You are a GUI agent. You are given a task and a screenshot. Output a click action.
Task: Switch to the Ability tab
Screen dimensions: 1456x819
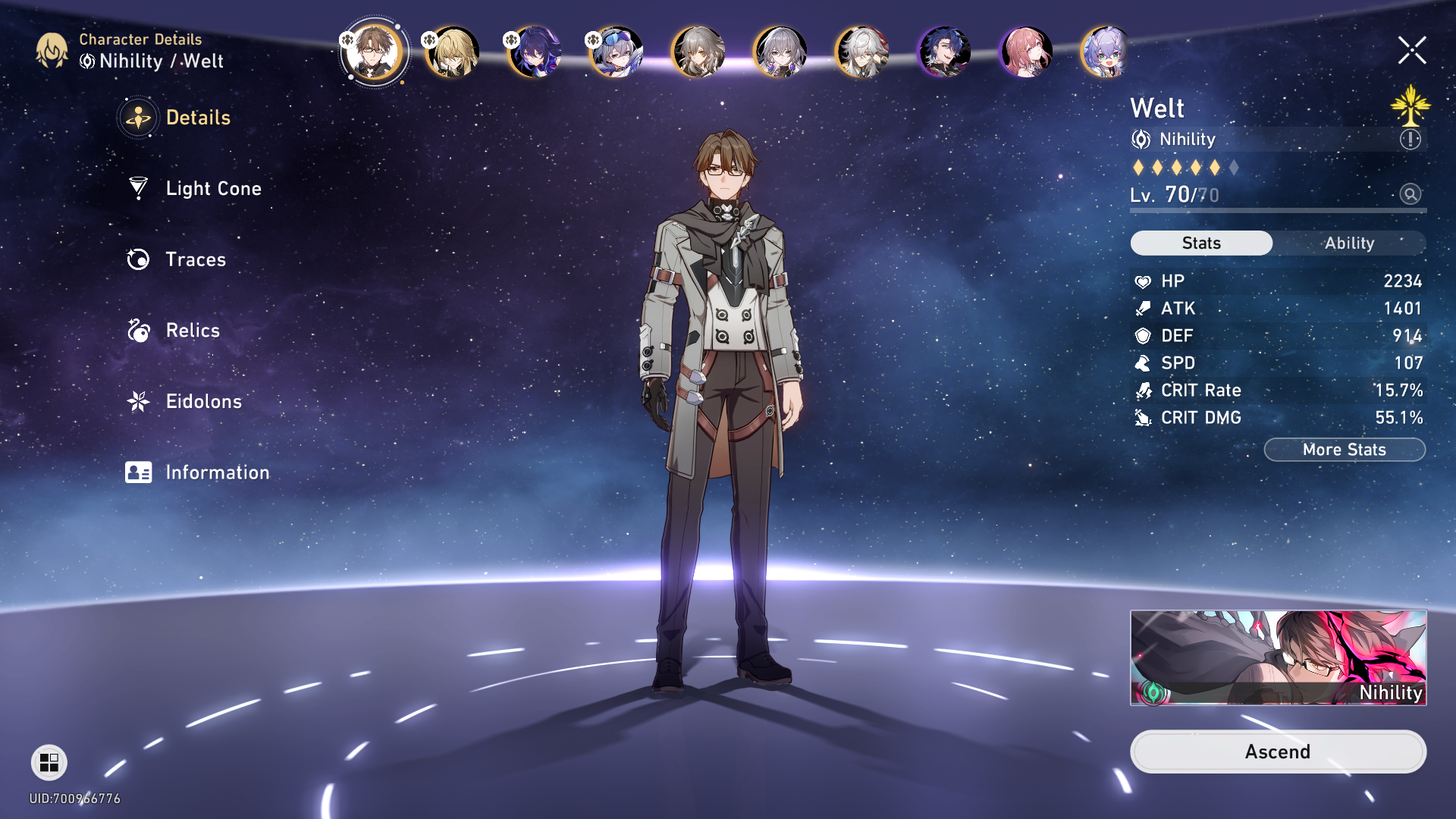tap(1349, 243)
